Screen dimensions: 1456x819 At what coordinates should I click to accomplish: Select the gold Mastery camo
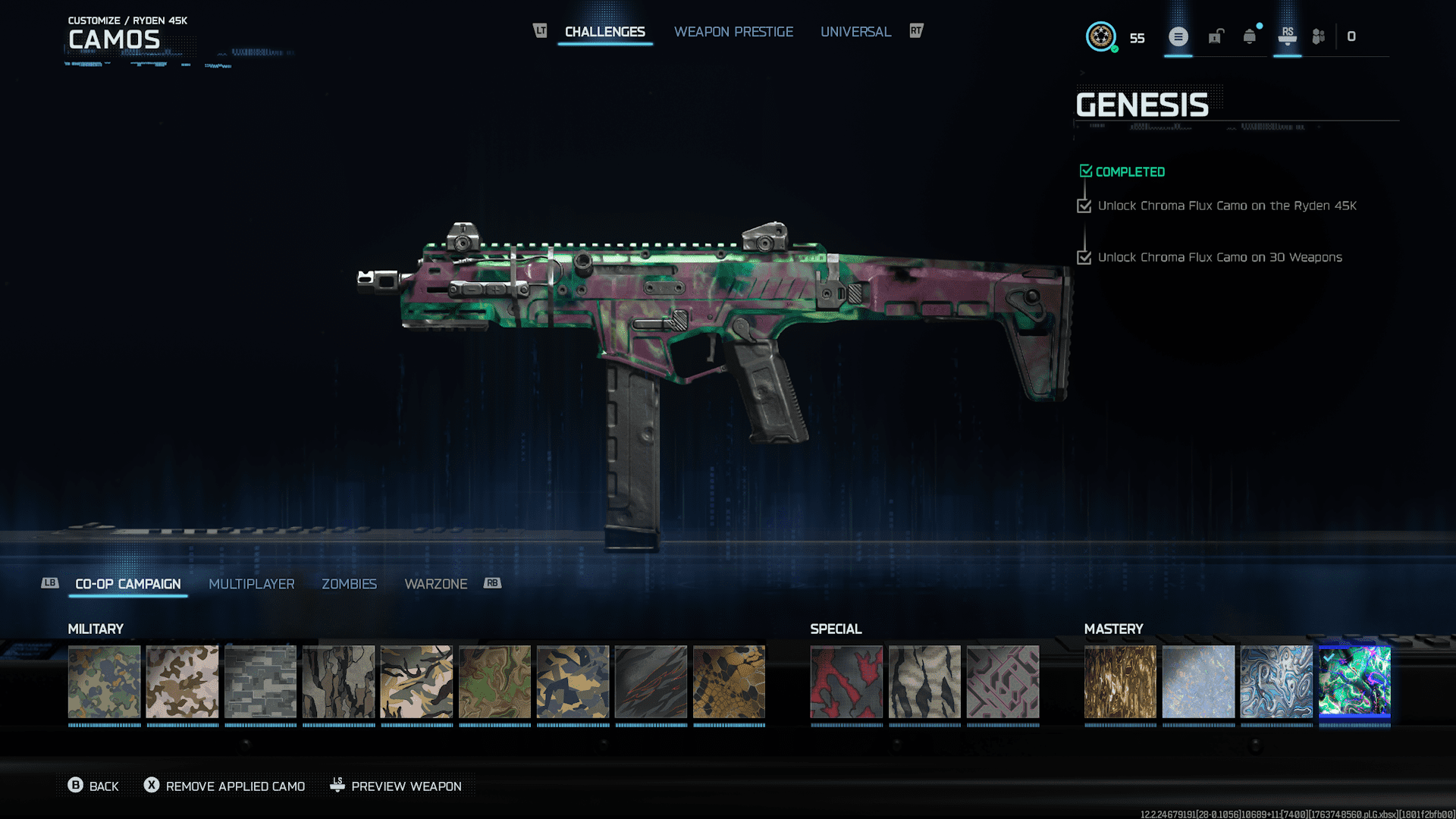coord(1120,681)
